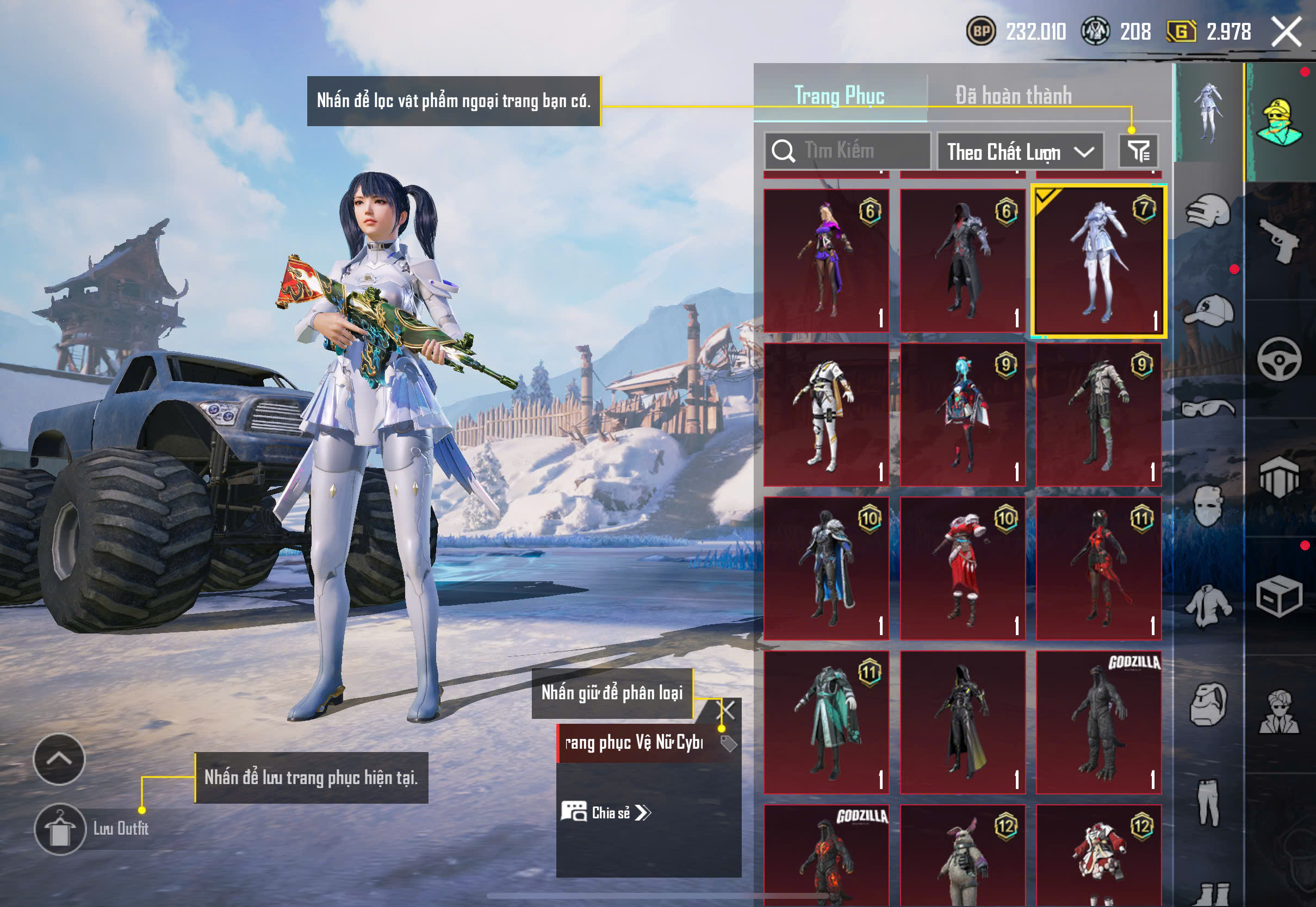This screenshot has width=1316, height=907.
Task: Open the helmet category
Action: tap(1208, 212)
